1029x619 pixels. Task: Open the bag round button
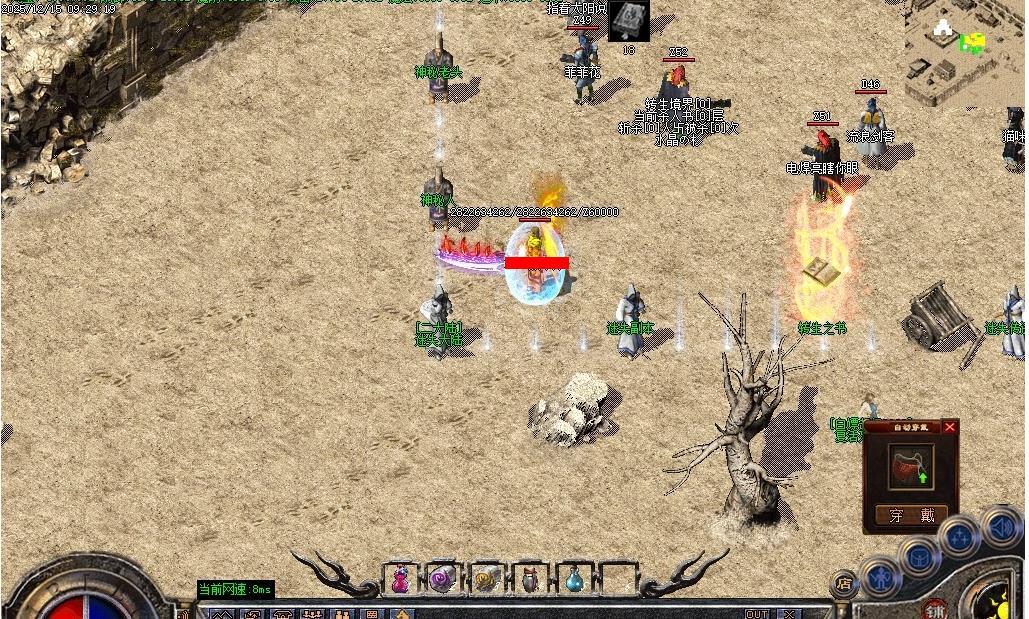pos(919,558)
